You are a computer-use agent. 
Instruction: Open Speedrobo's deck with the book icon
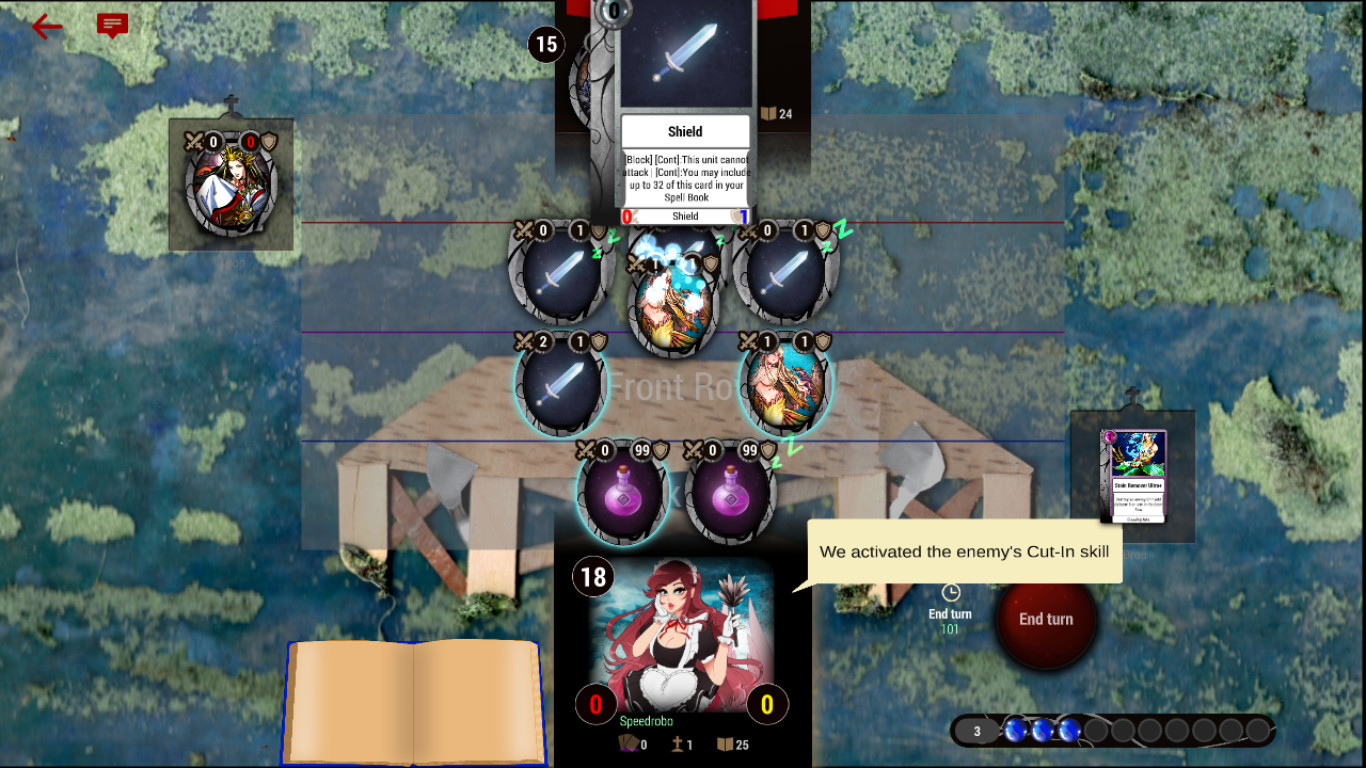[724, 743]
